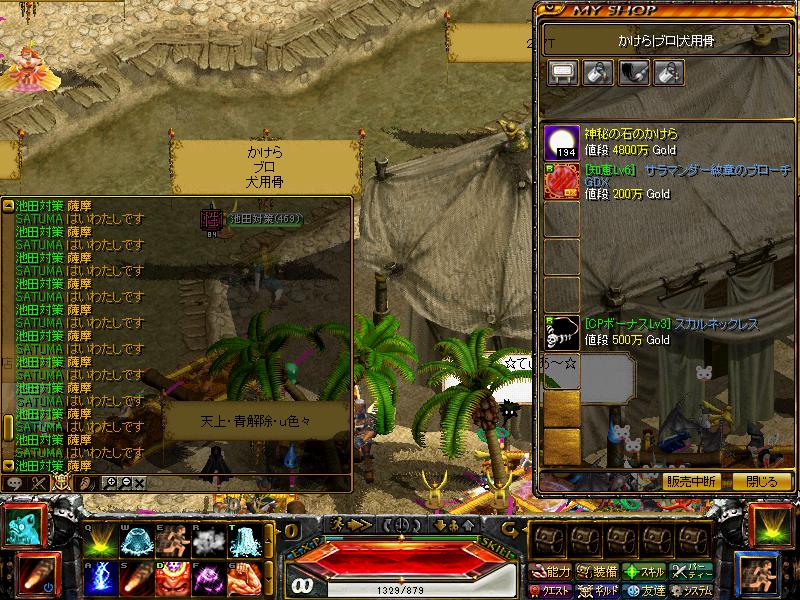Image resolution: width=800 pixels, height=600 pixels.
Task: Edit the shop title text field
Action: click(665, 41)
